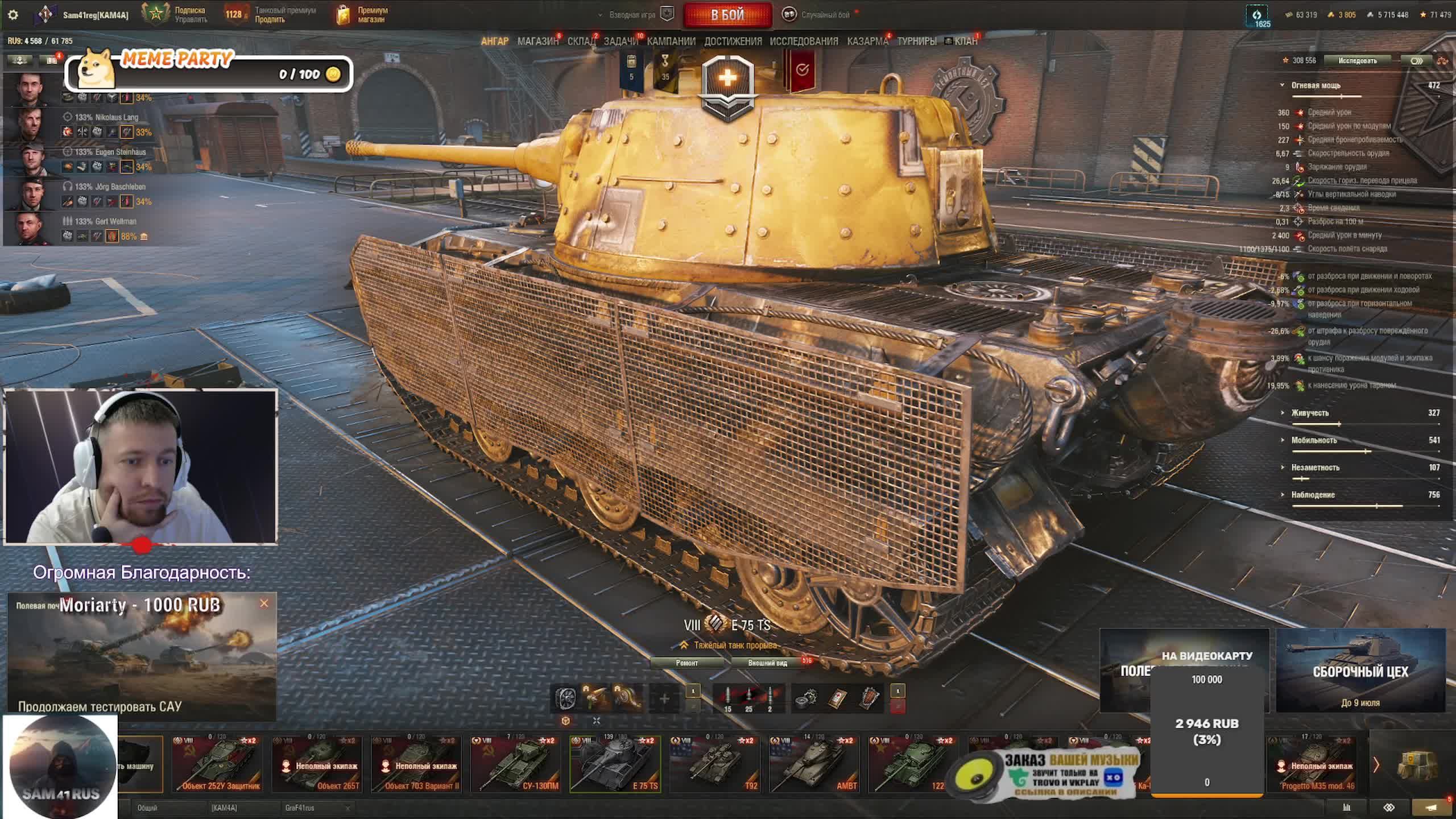Screen dimensions: 1456x819
Task: Go to the ДОСТИЖЕНИЯ tab
Action: [733, 41]
